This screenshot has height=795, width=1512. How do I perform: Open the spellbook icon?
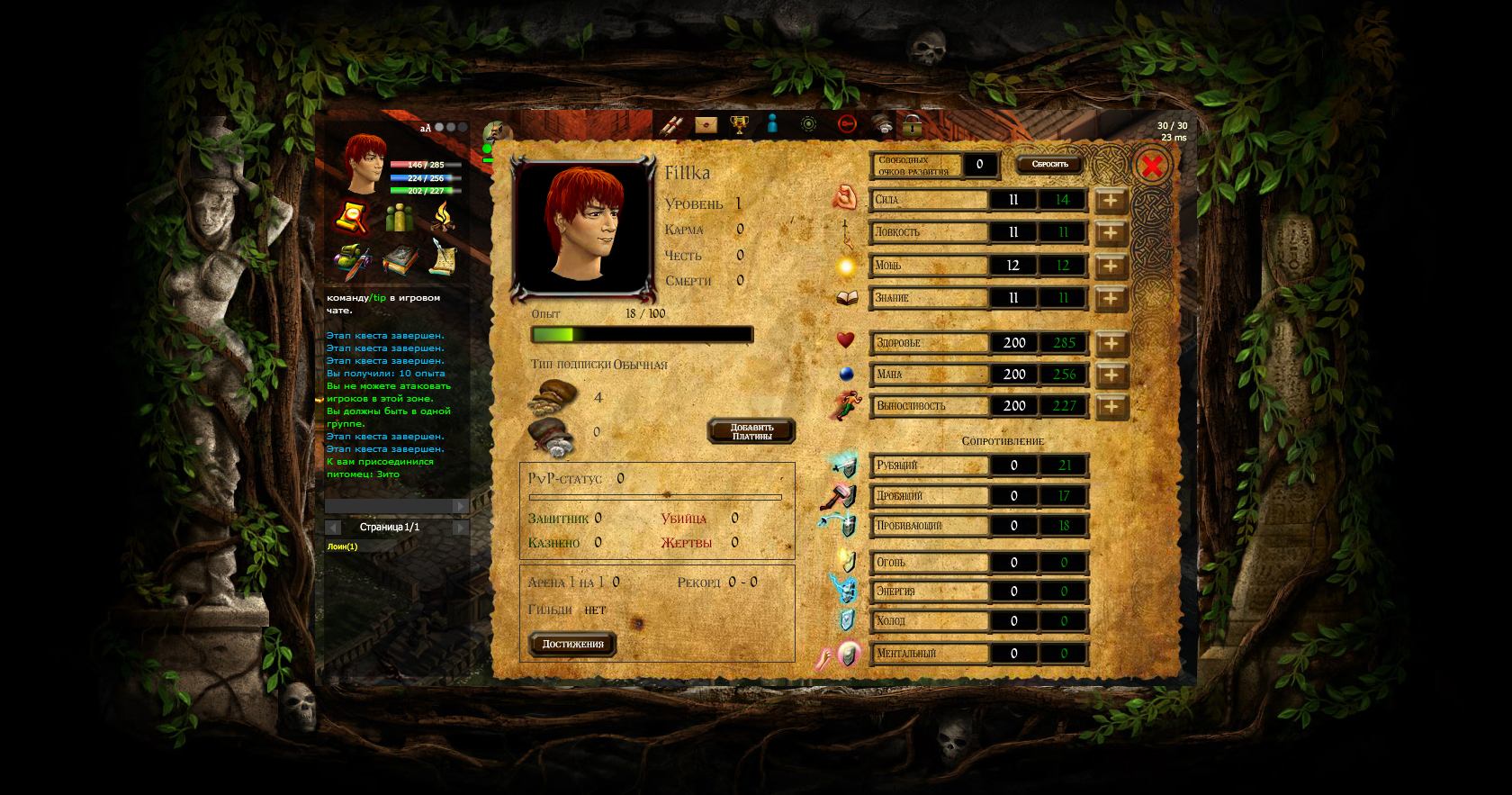pyautogui.click(x=399, y=260)
